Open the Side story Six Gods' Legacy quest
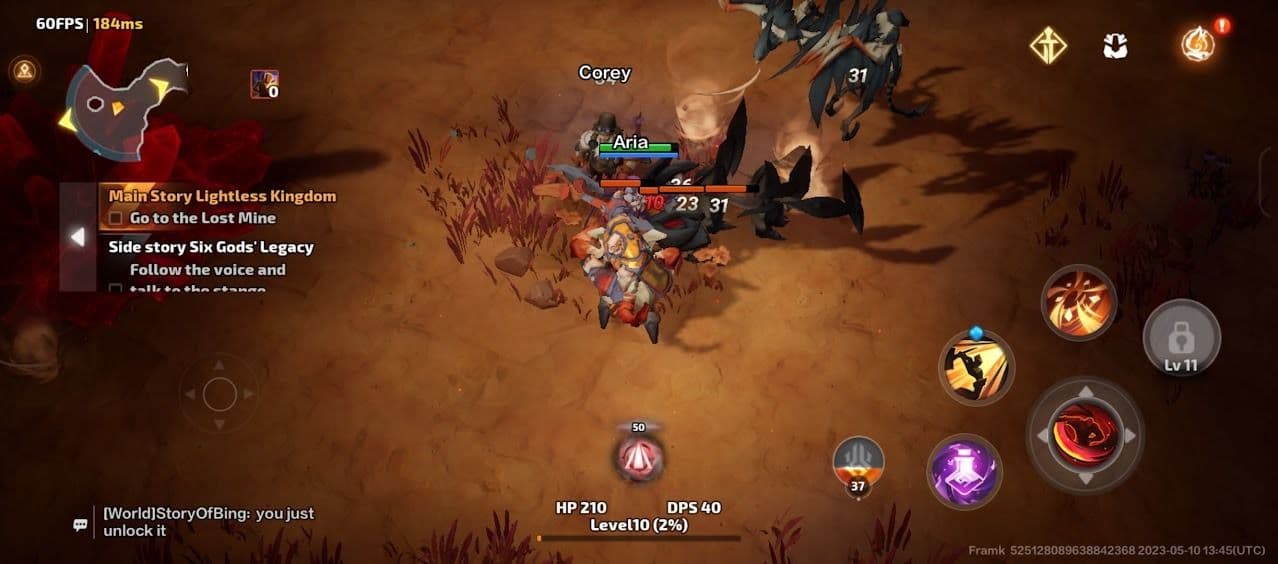The image size is (1278, 564). (x=211, y=247)
